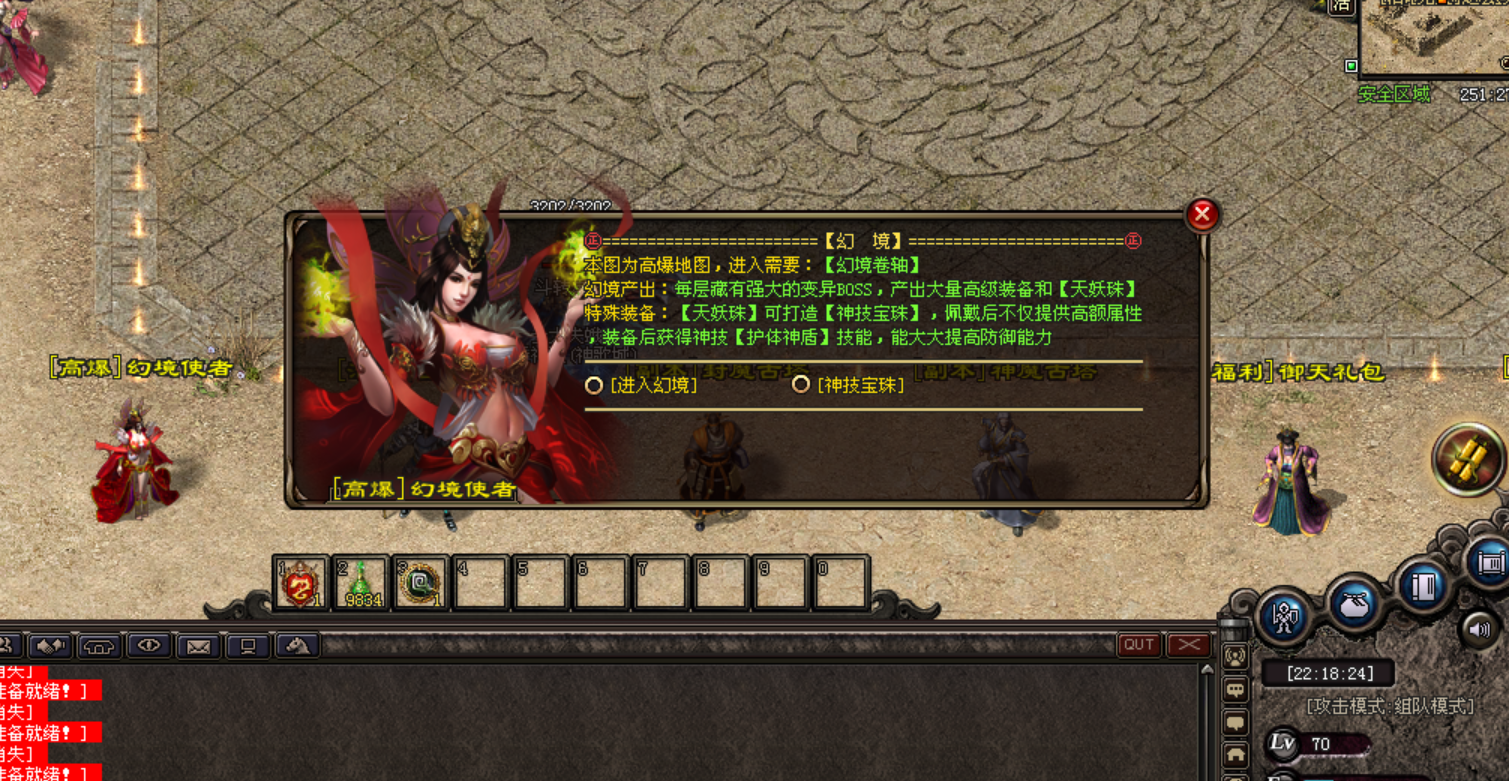Use the green potion in slot 2

click(360, 583)
